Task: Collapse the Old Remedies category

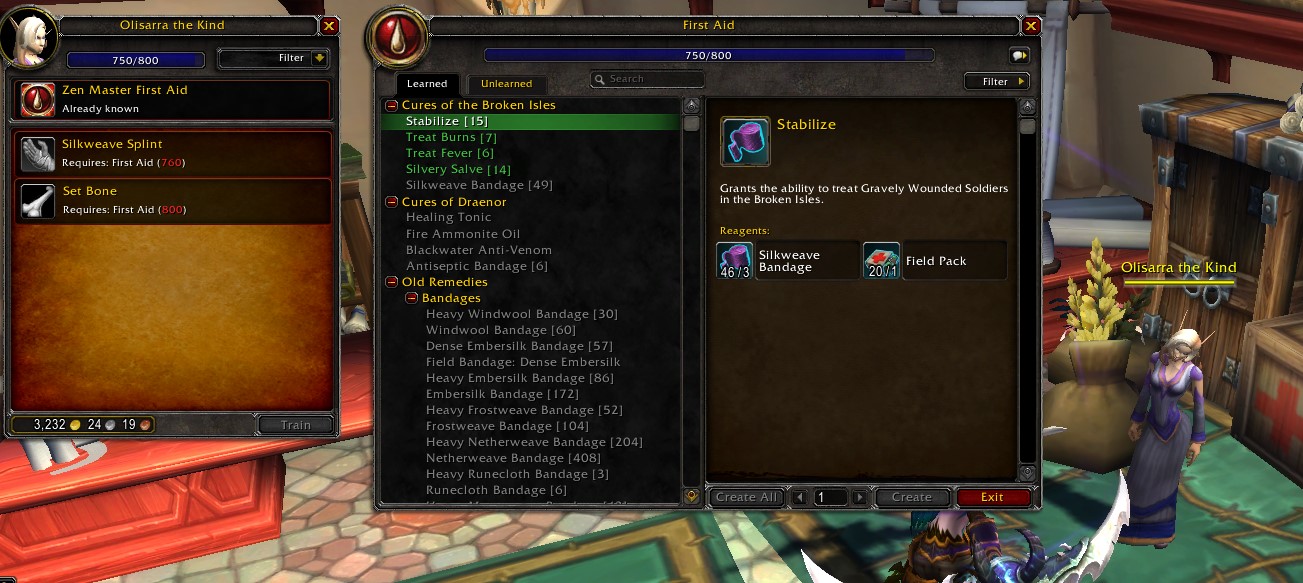Action: pos(392,282)
